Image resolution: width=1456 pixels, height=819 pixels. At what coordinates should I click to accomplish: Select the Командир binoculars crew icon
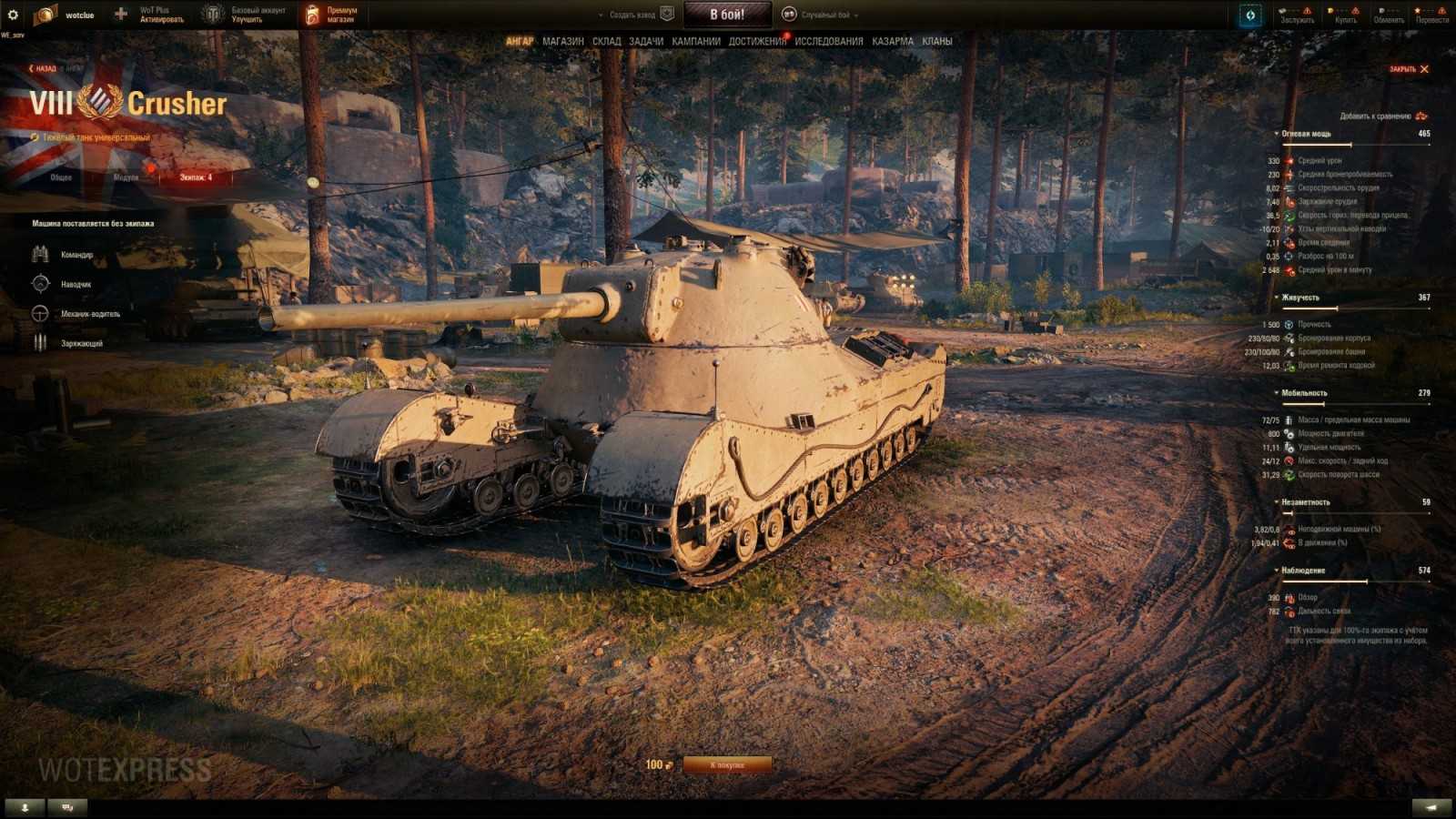(x=38, y=255)
